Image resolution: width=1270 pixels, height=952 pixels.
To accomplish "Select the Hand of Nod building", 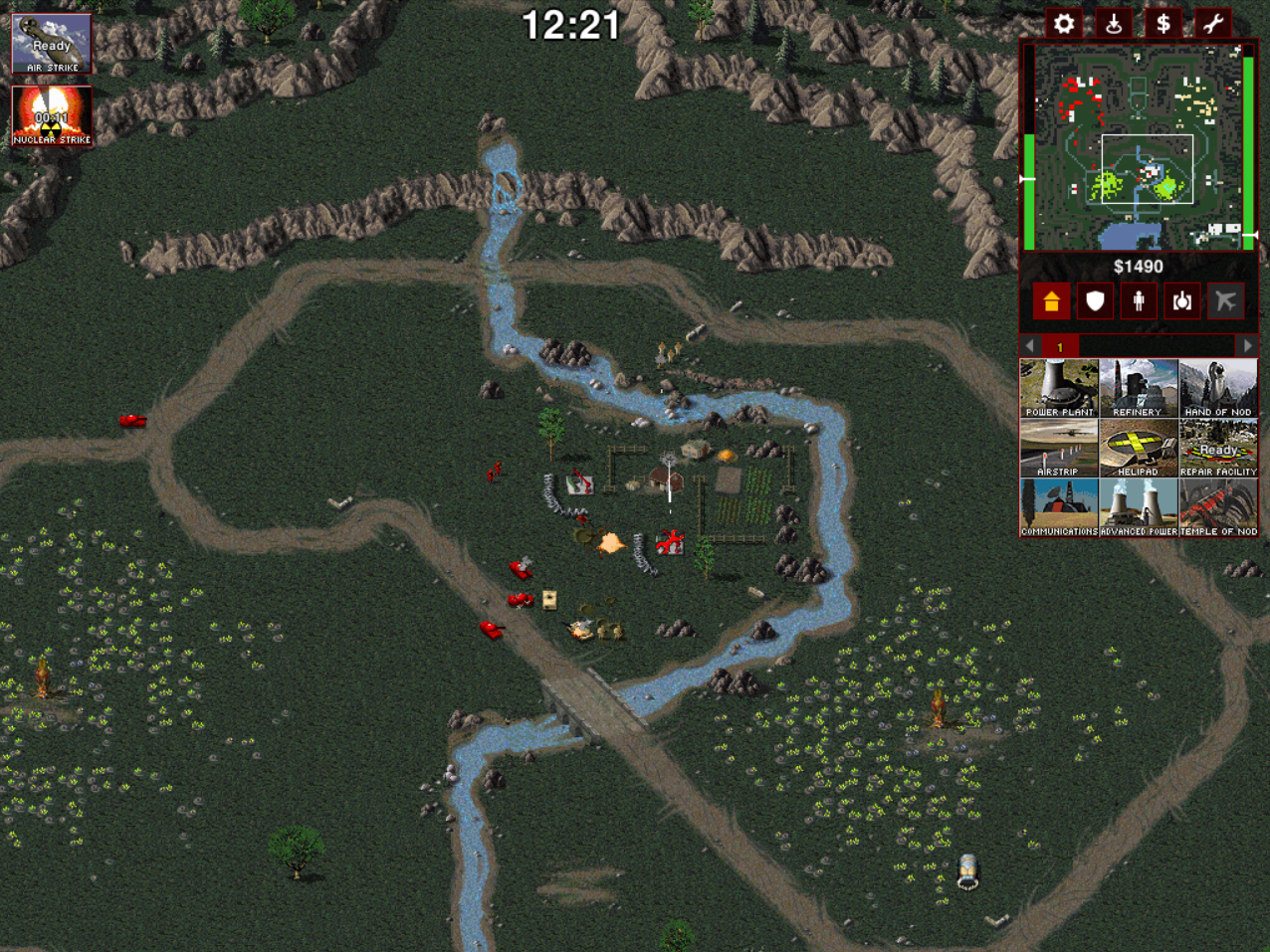I will 1218,388.
